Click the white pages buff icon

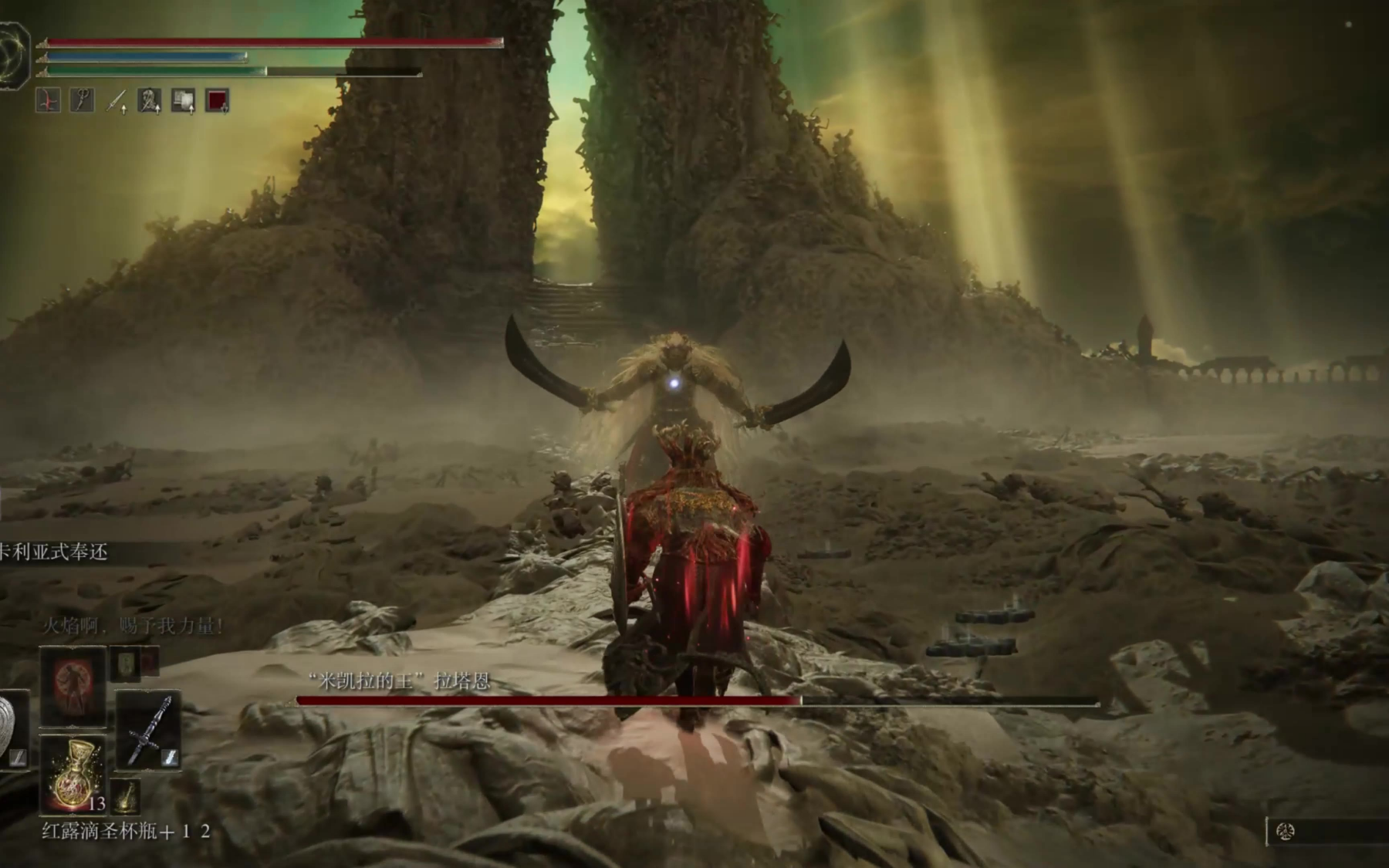(x=183, y=100)
